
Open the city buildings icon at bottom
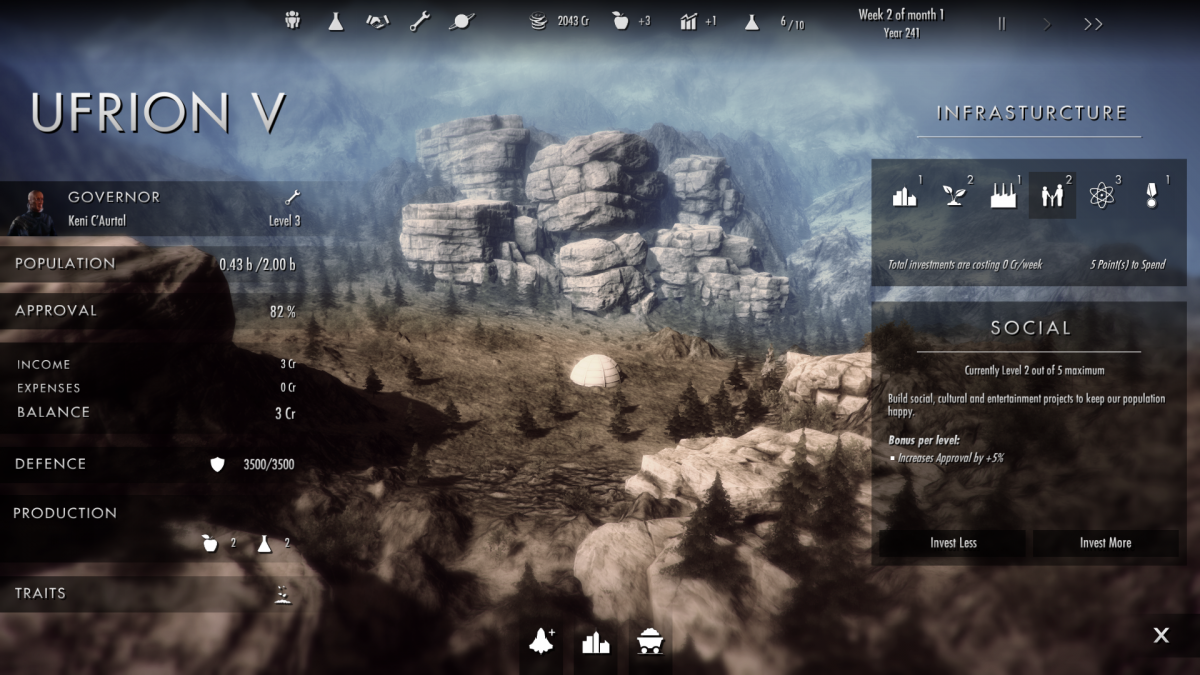tap(596, 642)
